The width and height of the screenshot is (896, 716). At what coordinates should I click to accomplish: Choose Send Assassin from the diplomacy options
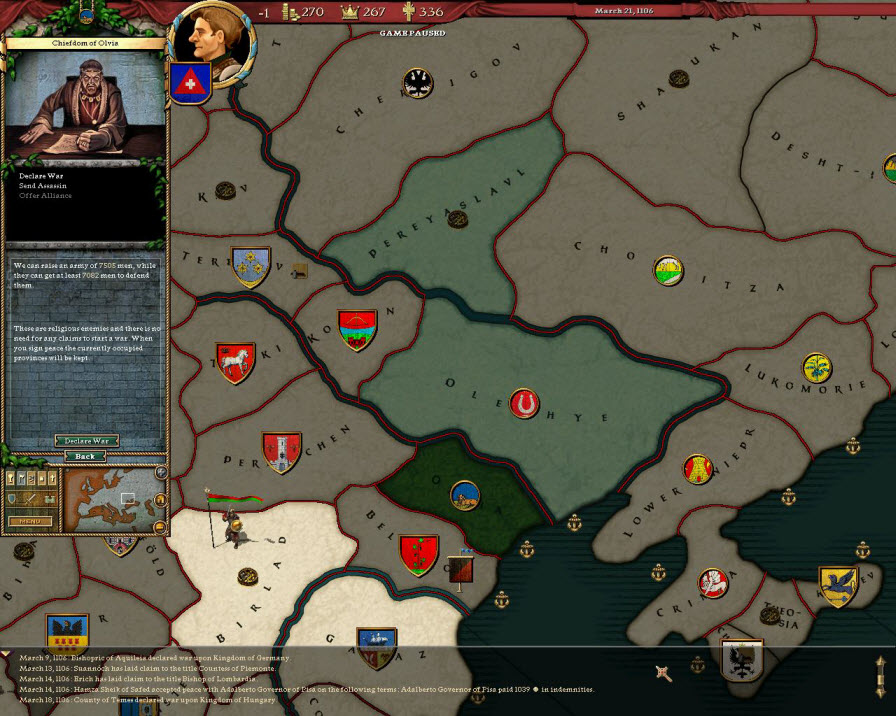point(38,186)
